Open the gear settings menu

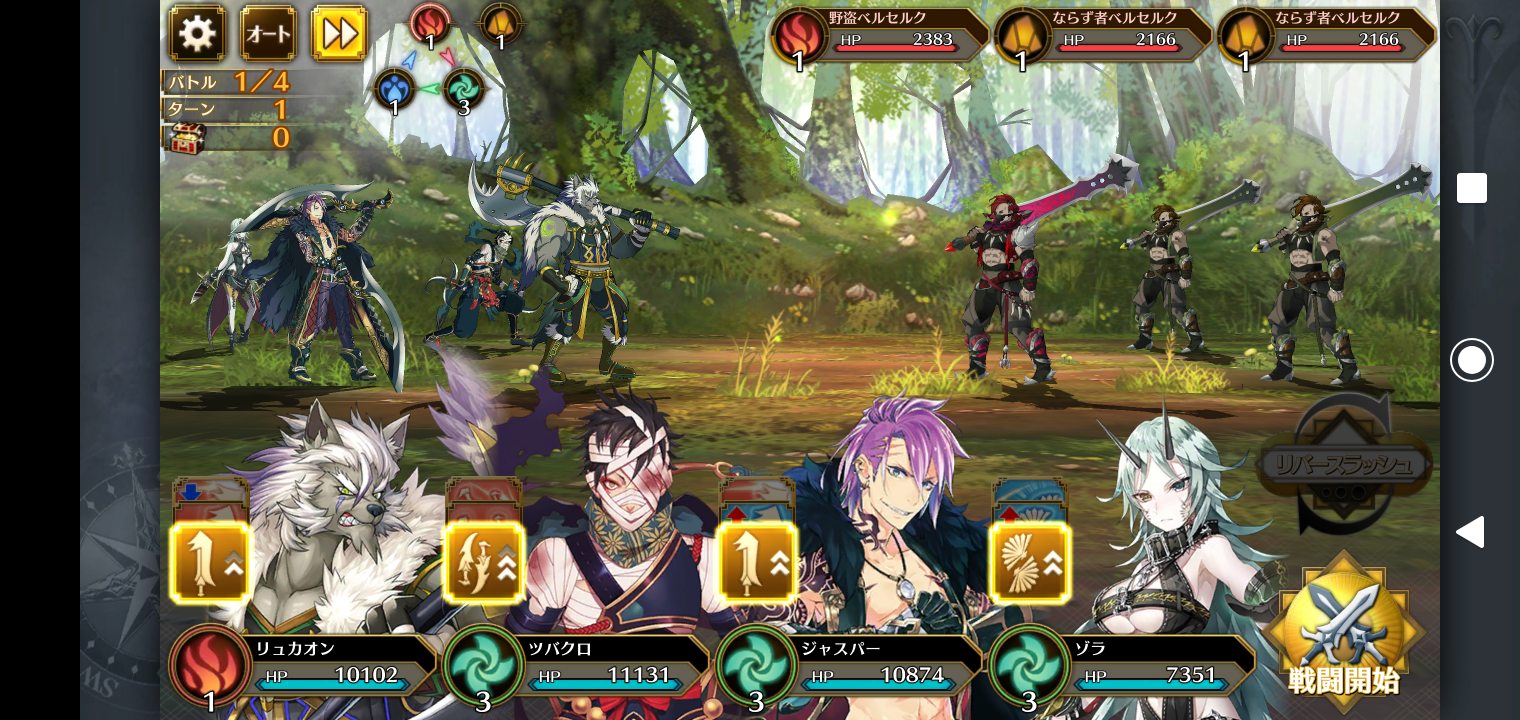coord(196,34)
